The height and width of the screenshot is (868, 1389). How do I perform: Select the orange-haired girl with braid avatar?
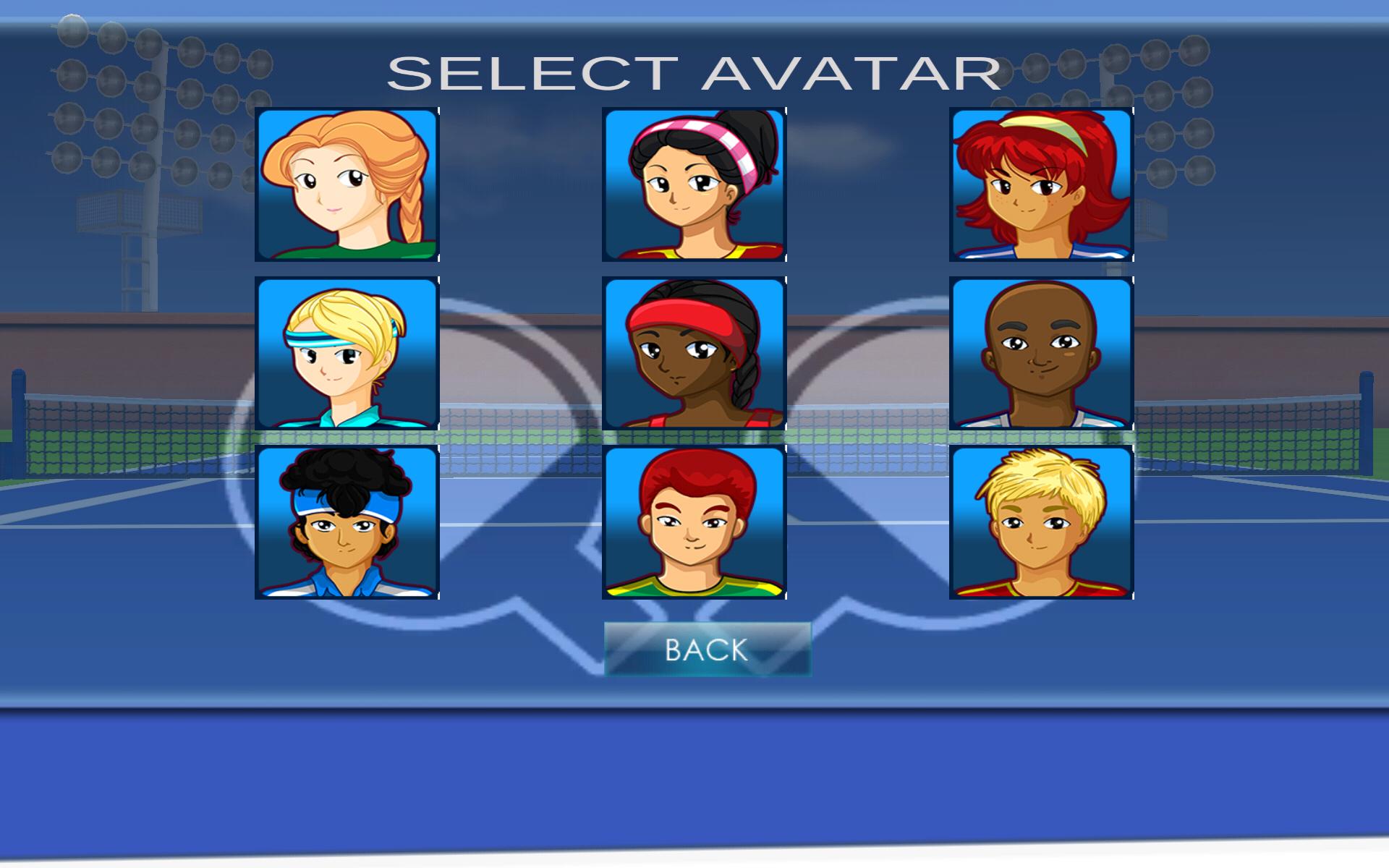347,186
